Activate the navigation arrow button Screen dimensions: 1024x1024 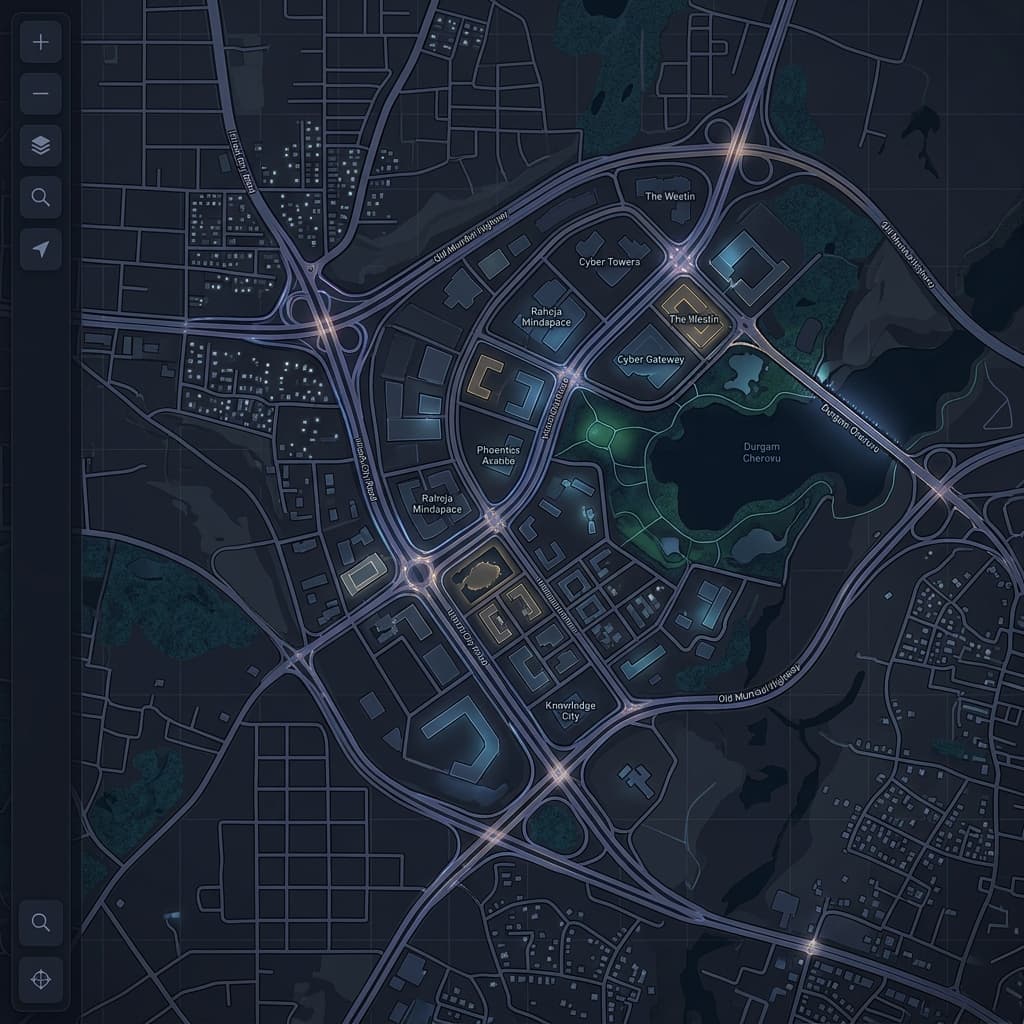click(x=41, y=249)
